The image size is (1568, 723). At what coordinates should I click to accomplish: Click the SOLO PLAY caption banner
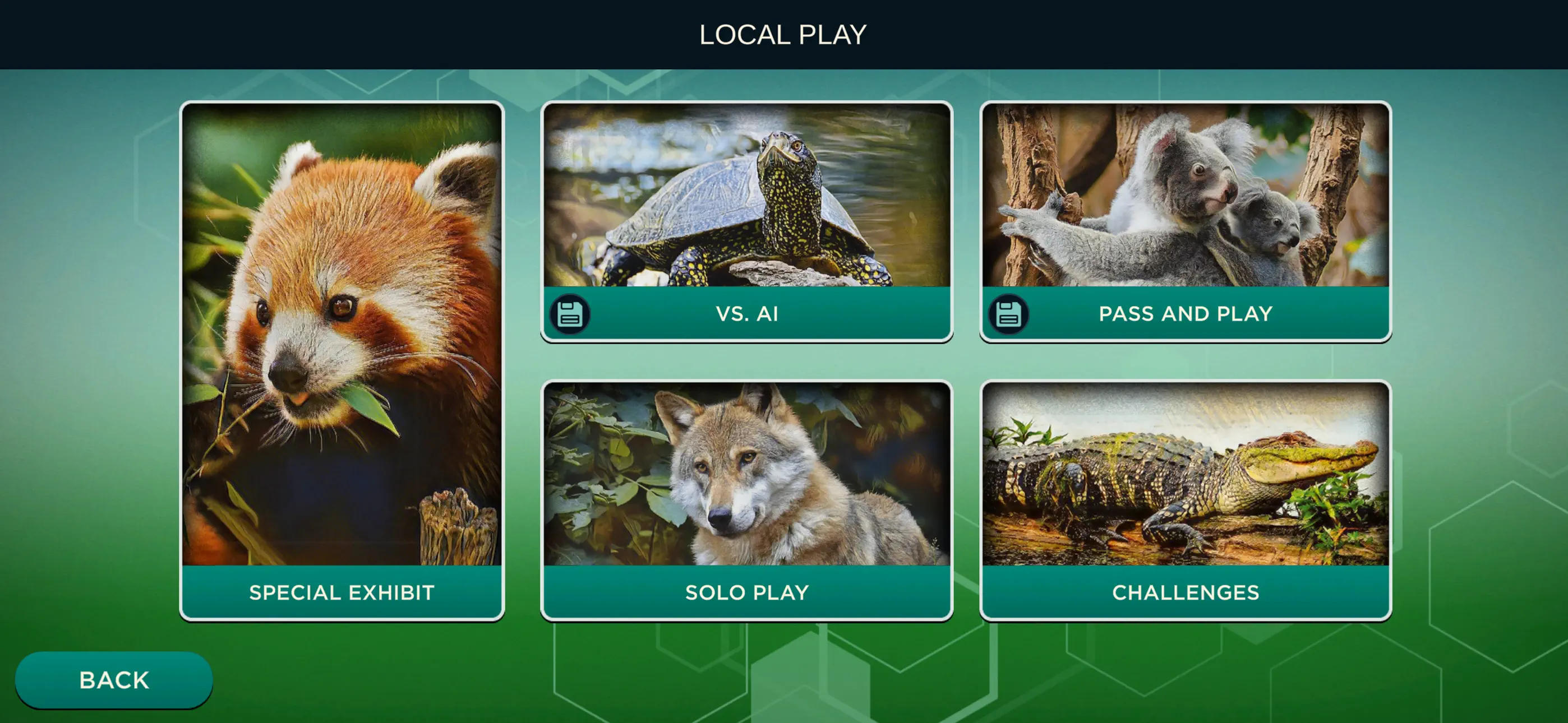point(748,592)
